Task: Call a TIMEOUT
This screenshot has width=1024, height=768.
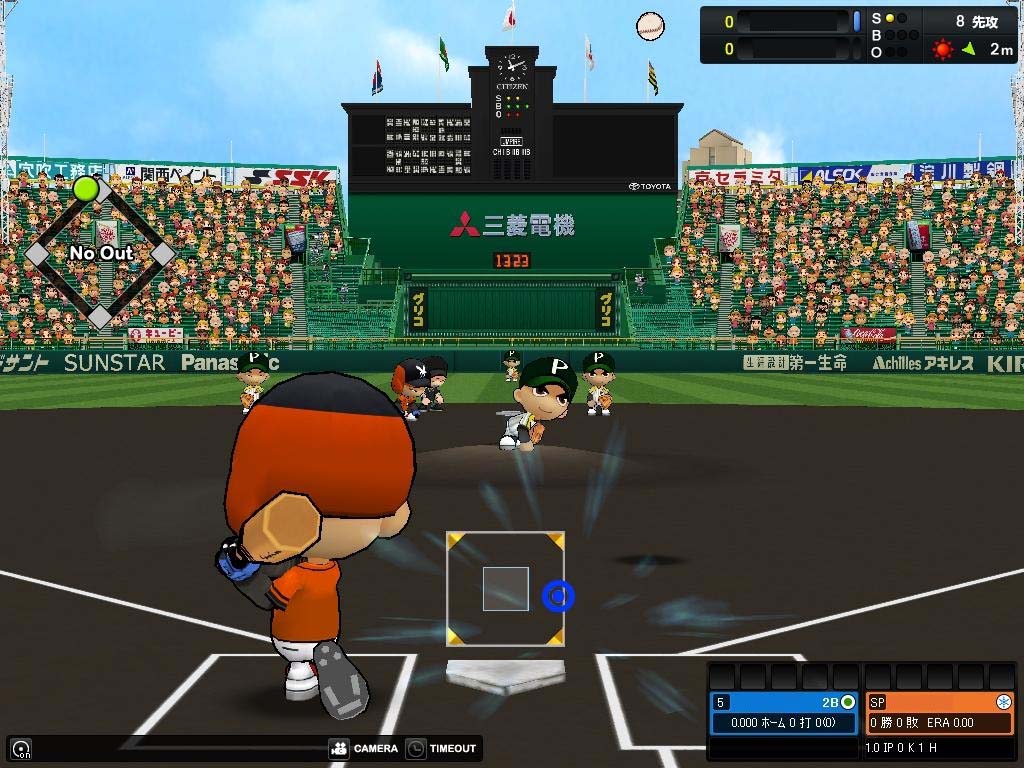Action: pos(442,748)
